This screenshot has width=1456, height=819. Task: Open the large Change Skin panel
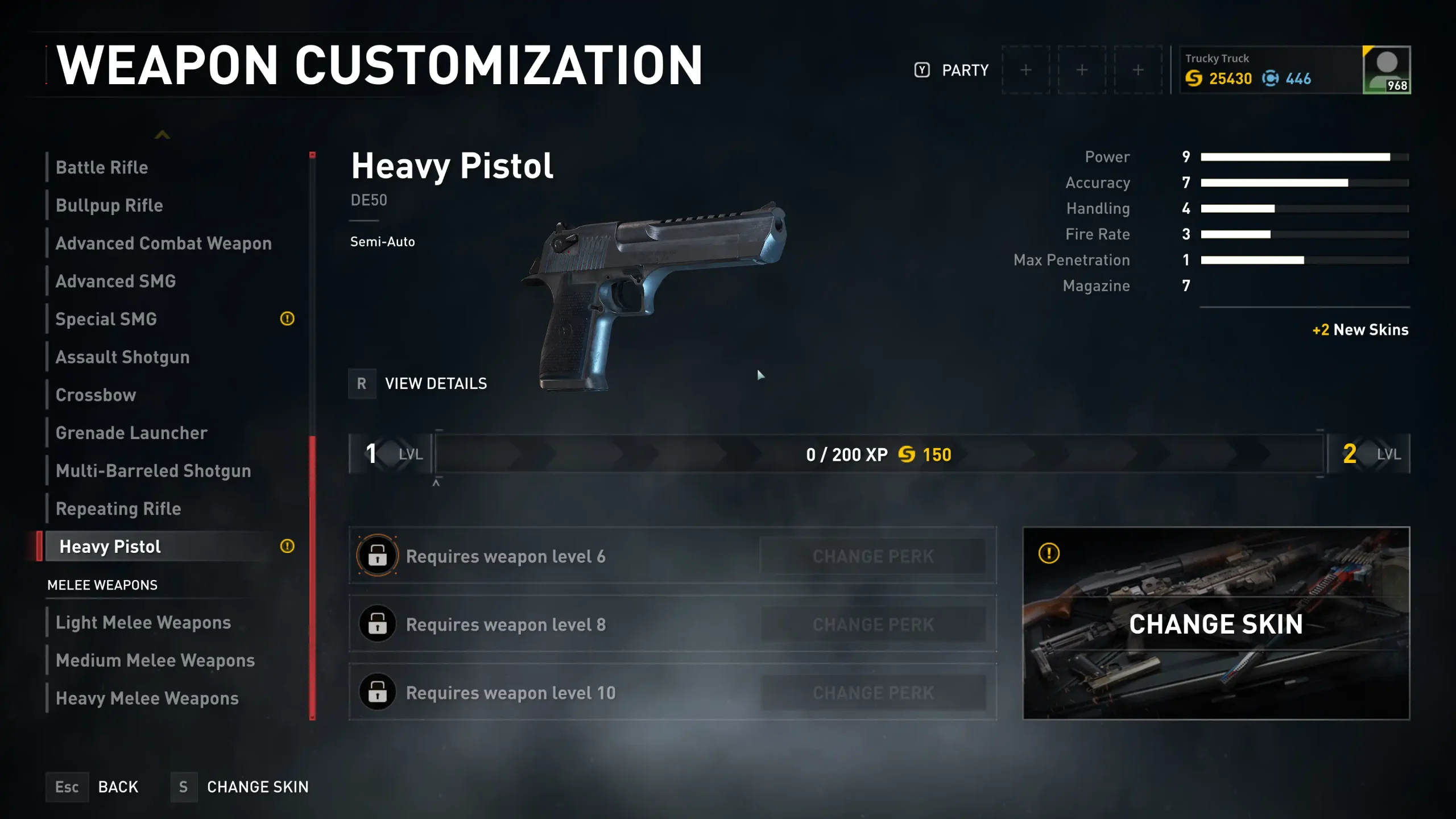1216,624
